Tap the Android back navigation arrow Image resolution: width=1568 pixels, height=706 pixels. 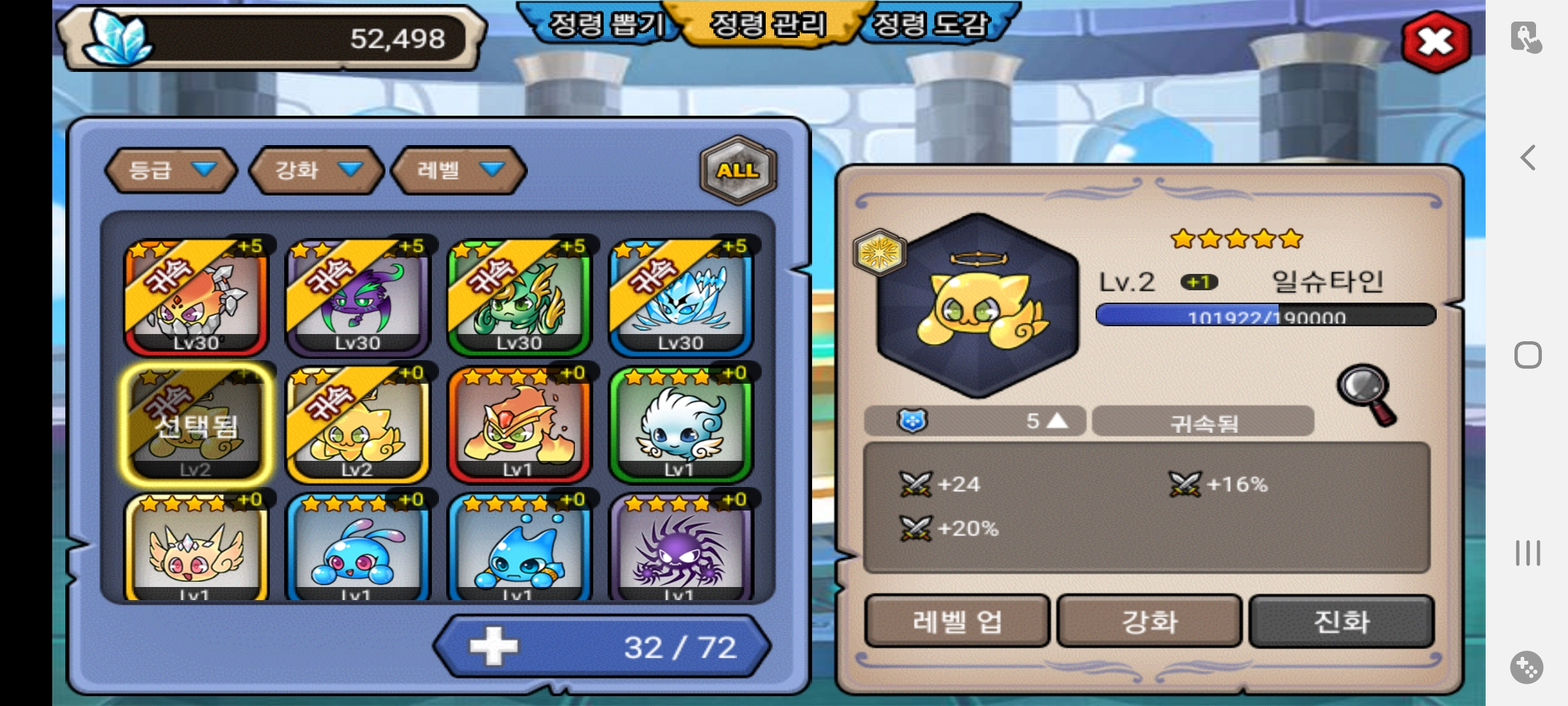click(x=1527, y=158)
